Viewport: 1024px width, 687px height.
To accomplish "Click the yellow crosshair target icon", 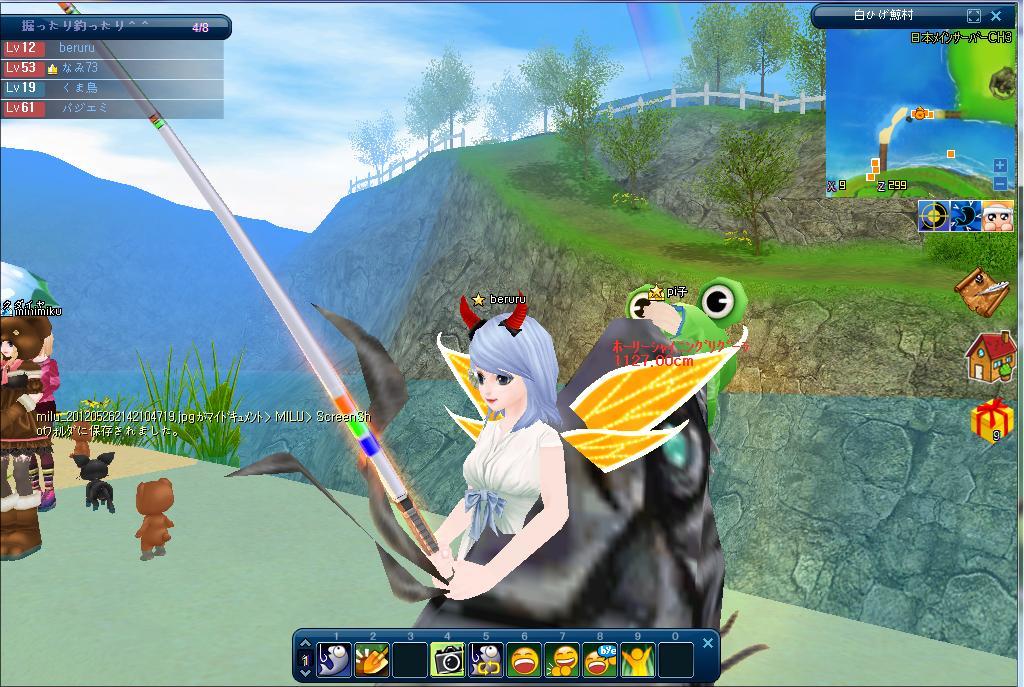I will 933,216.
